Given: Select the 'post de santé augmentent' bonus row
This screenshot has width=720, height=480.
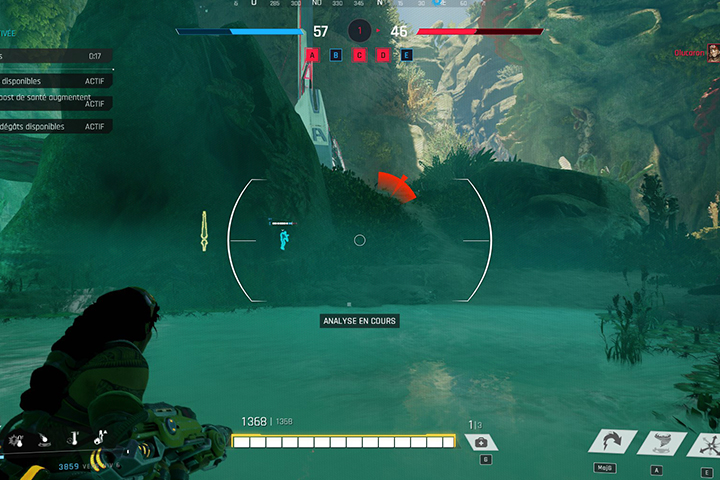Looking at the screenshot, I should point(55,103).
